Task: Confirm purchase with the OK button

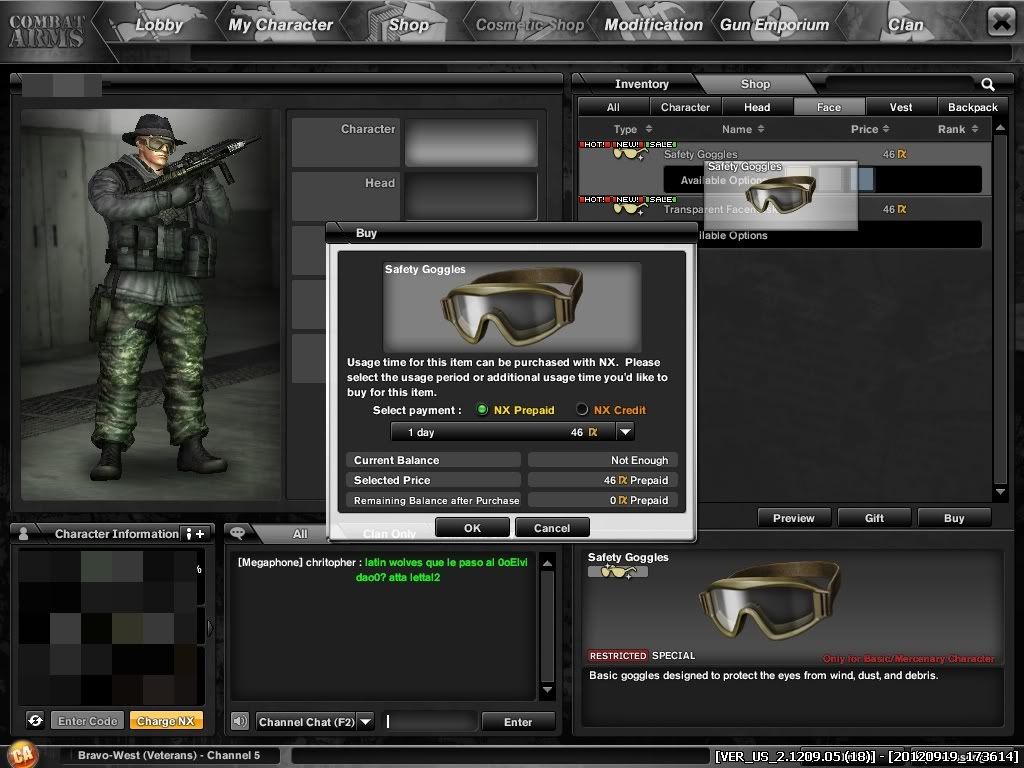Action: [472, 528]
